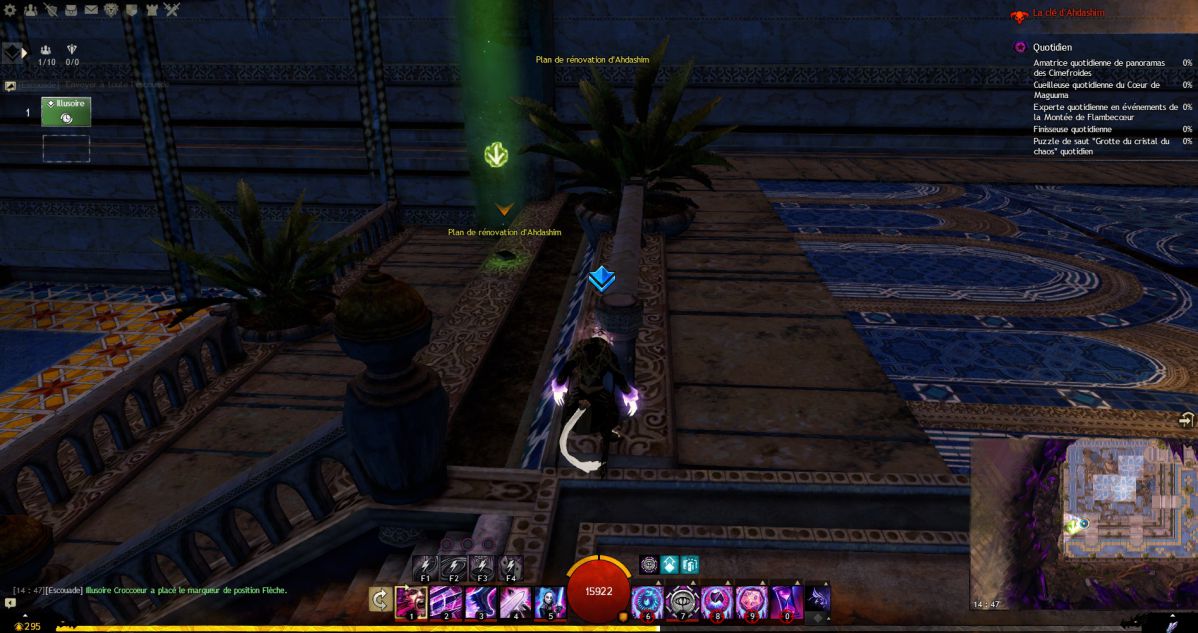Use weapon skill 1 with the screaming face

pos(411,602)
